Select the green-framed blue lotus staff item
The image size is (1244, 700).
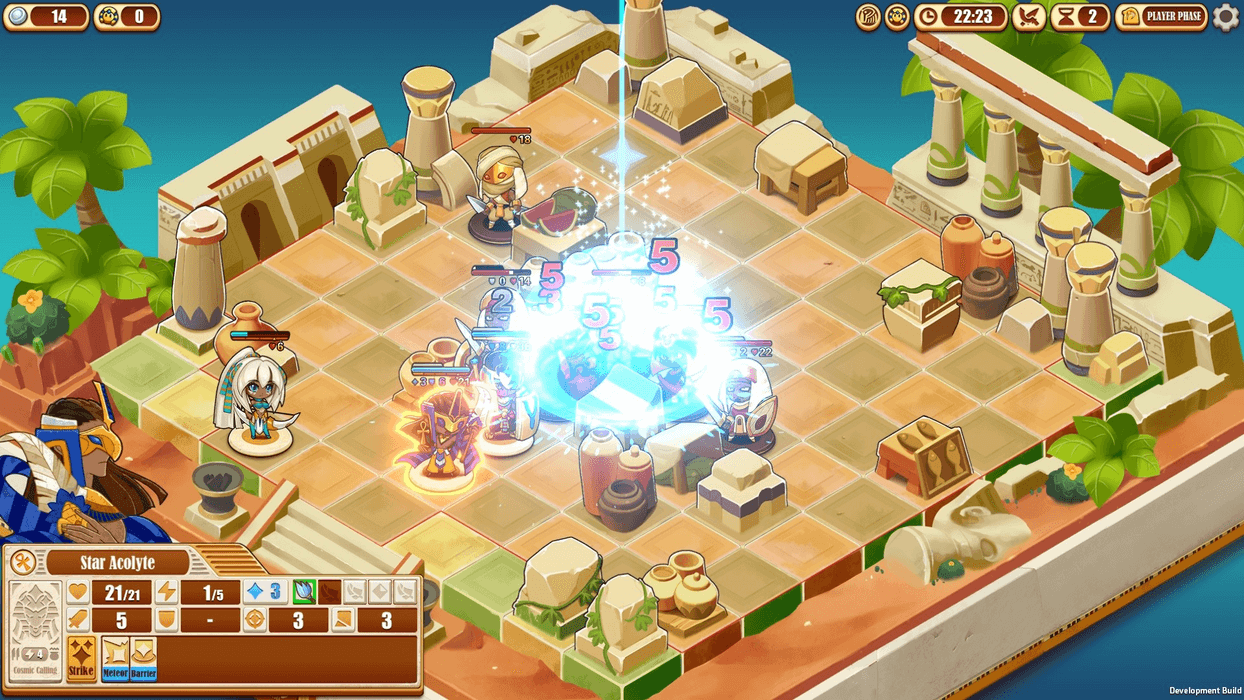303,592
